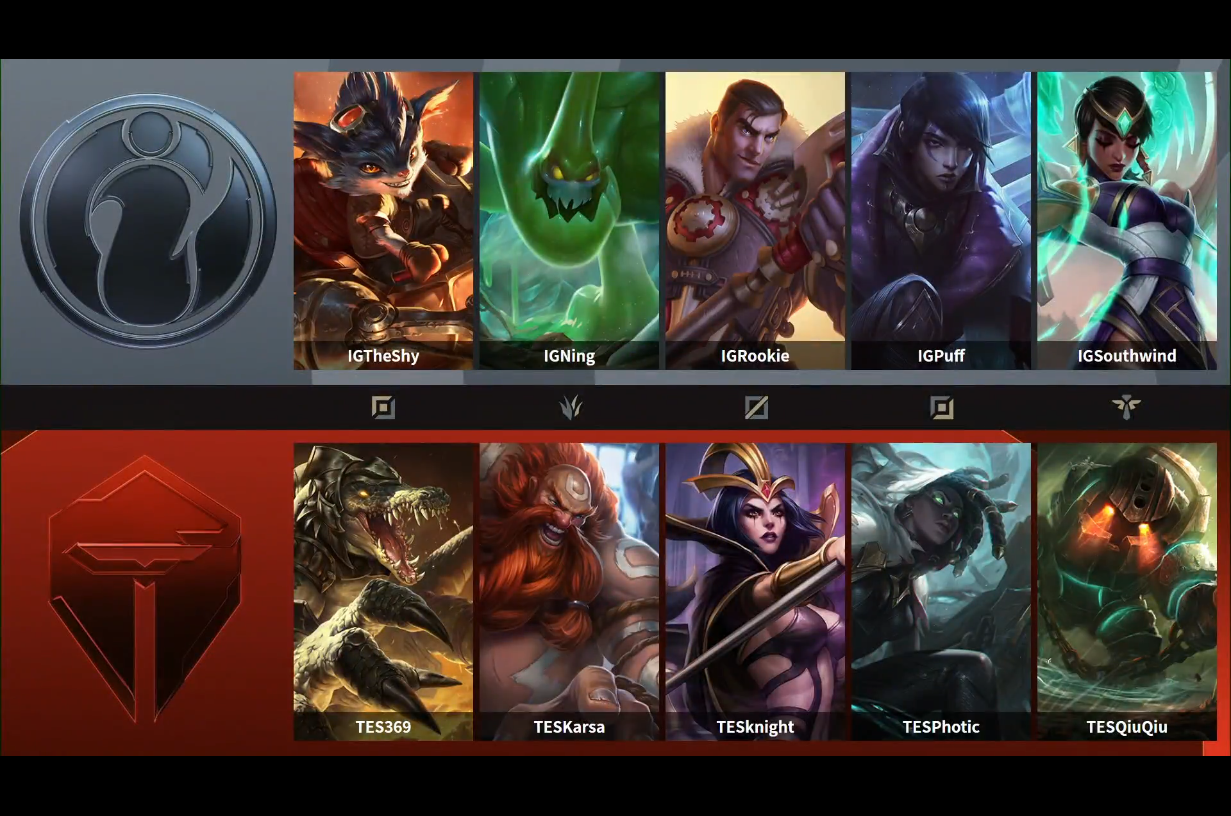Pick TES369's Renekton champion card
This screenshot has width=1231, height=816.
[383, 590]
